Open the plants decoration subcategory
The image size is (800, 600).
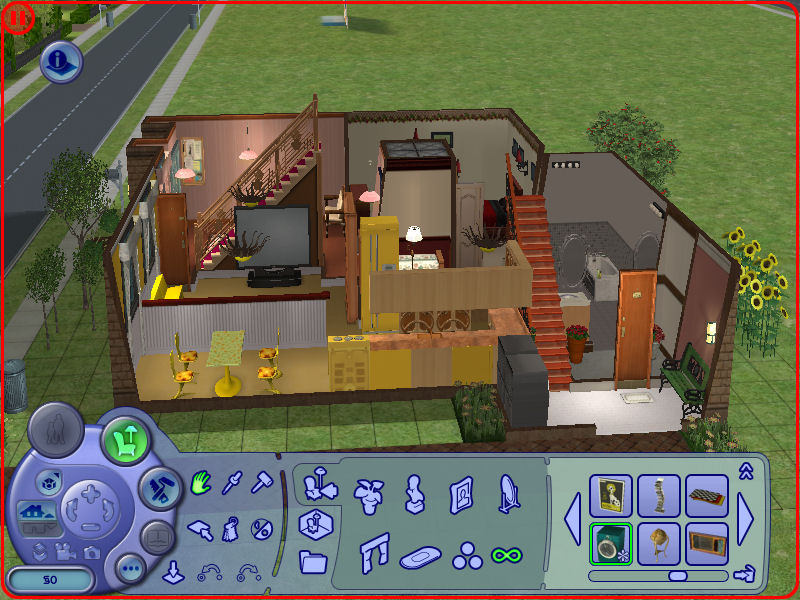tap(370, 492)
